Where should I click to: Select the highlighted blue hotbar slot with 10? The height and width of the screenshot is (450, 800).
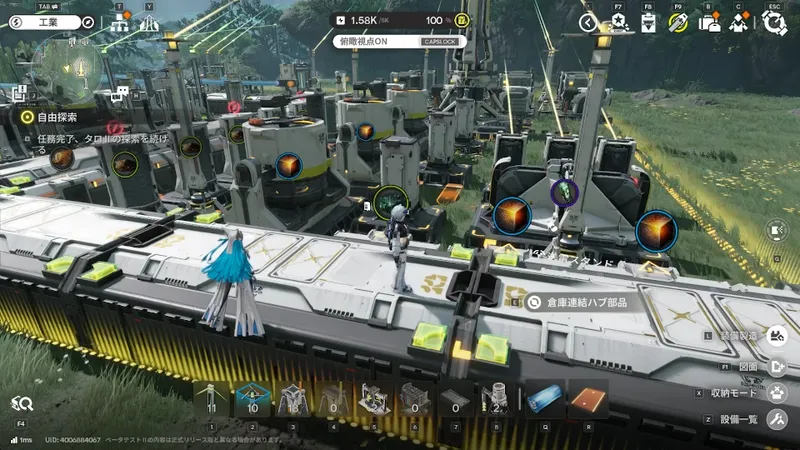252,400
